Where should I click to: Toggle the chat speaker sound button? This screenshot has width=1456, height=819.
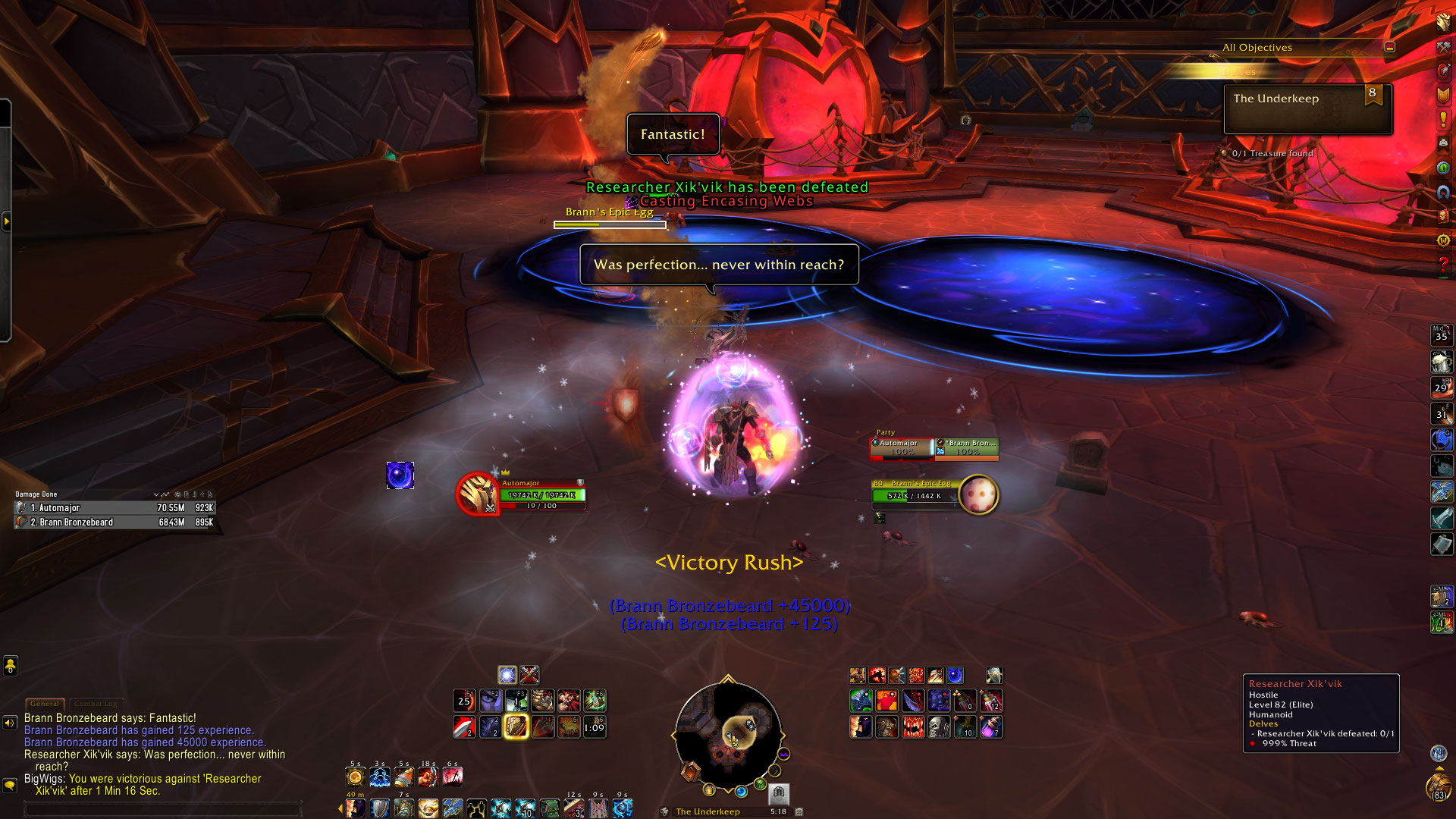[x=10, y=723]
